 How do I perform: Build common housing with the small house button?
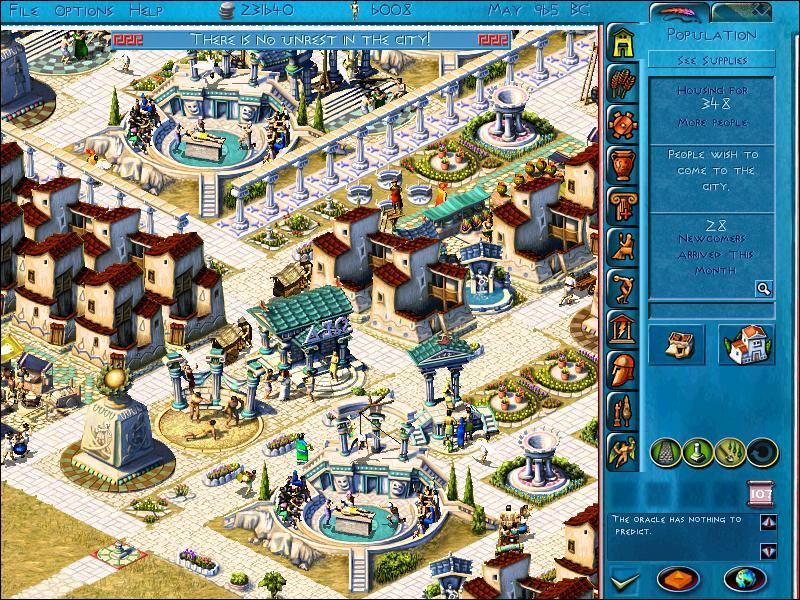676,345
